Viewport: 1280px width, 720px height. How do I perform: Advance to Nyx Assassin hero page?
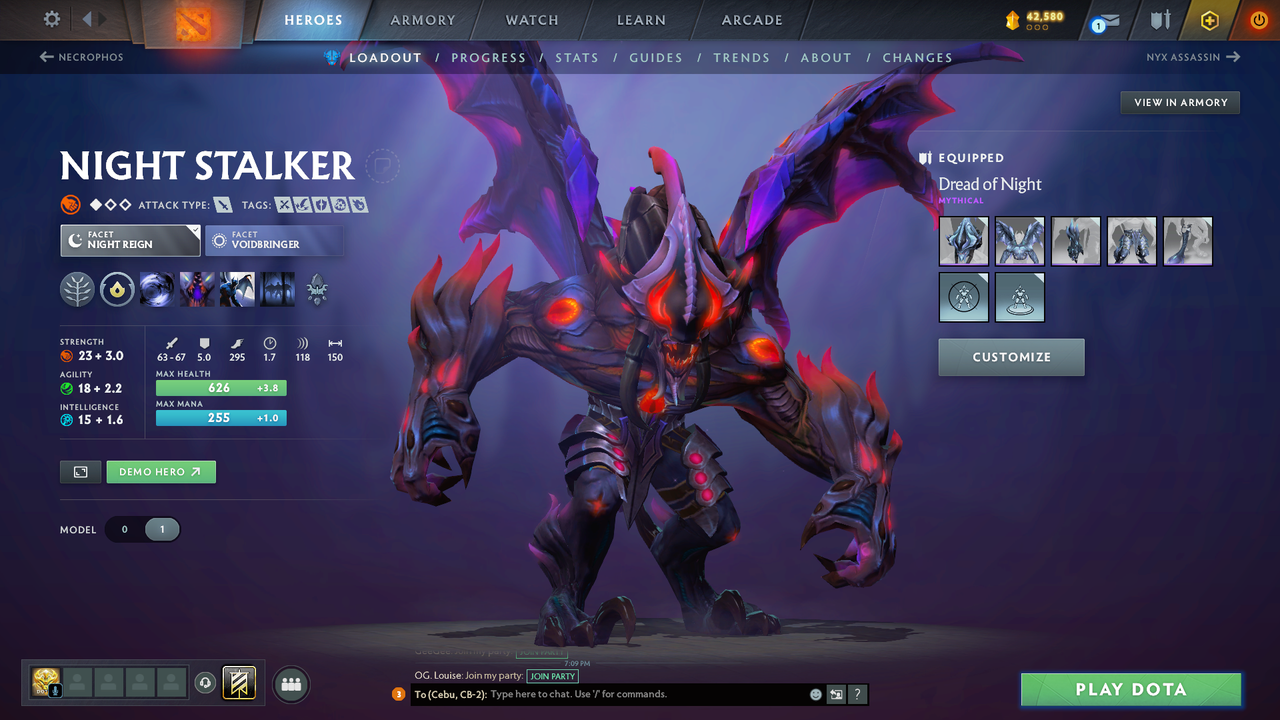click(x=1192, y=57)
